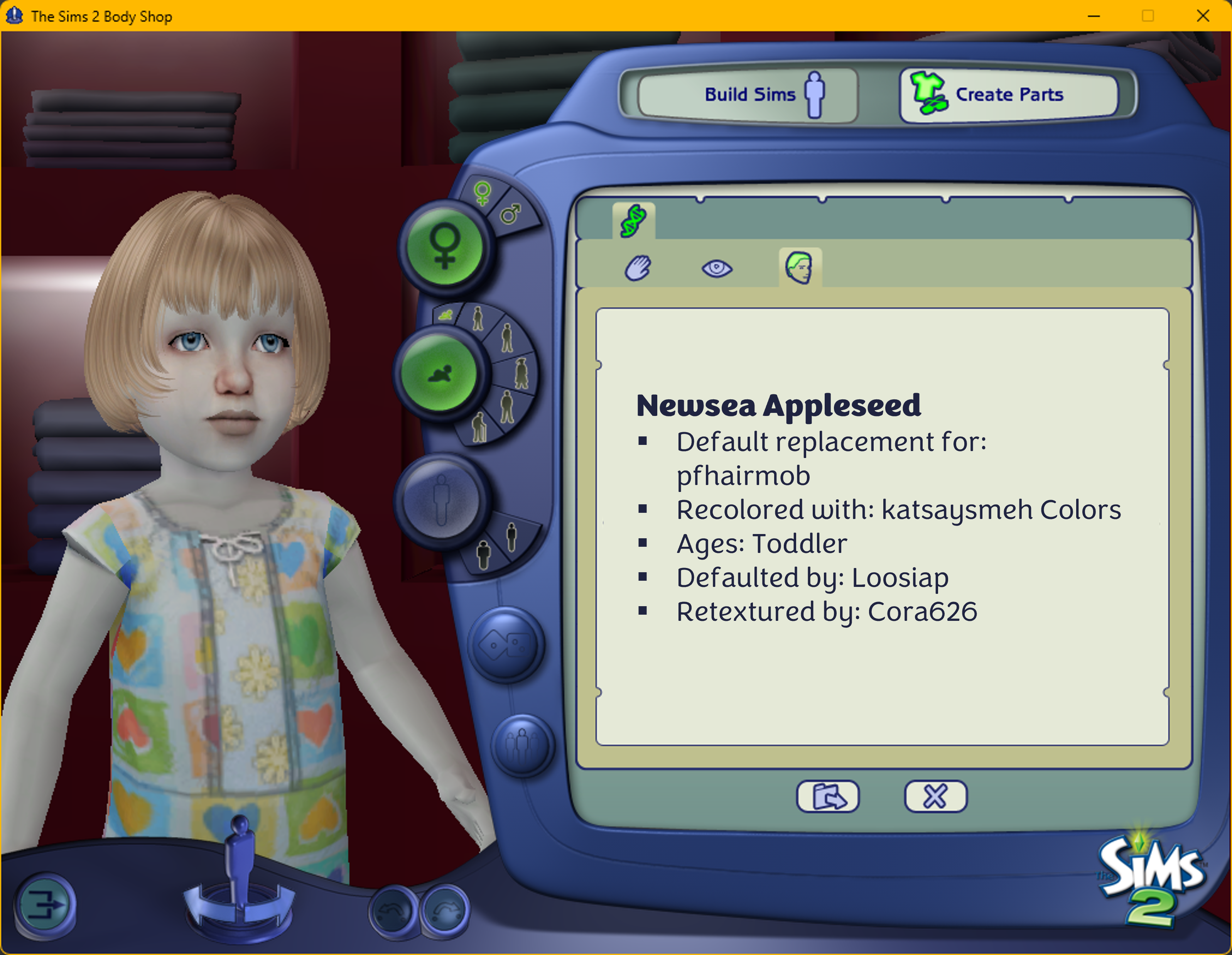This screenshot has width=1232, height=955.
Task: Choose the teen age segment
Action: click(x=506, y=338)
